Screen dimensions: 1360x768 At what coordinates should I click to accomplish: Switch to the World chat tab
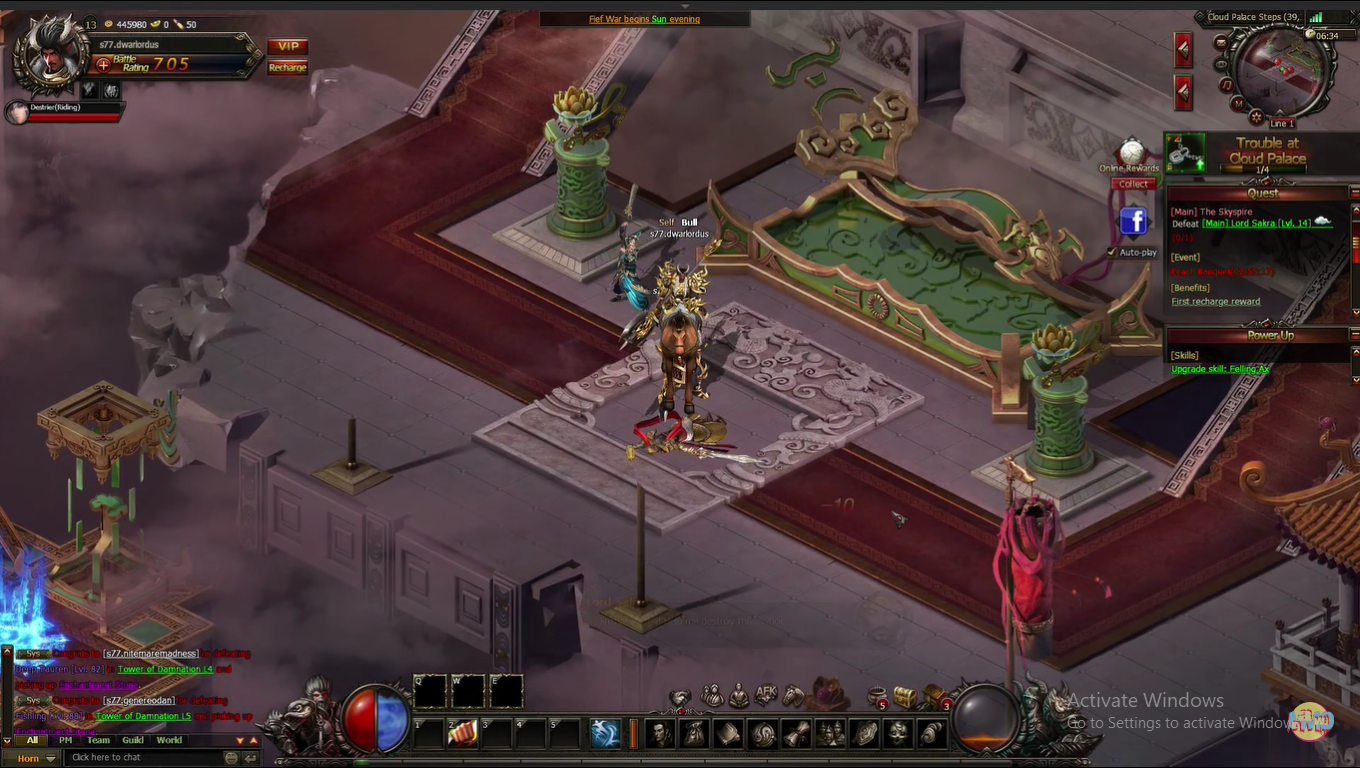pos(167,740)
